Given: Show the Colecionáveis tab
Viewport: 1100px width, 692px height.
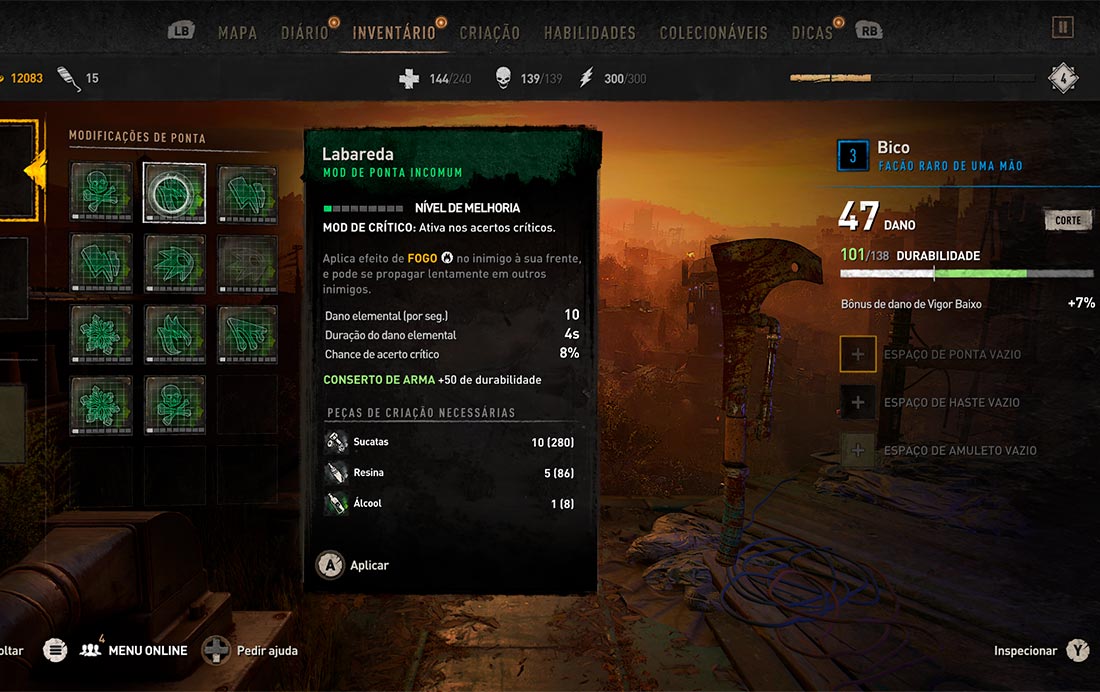Looking at the screenshot, I should (x=713, y=33).
